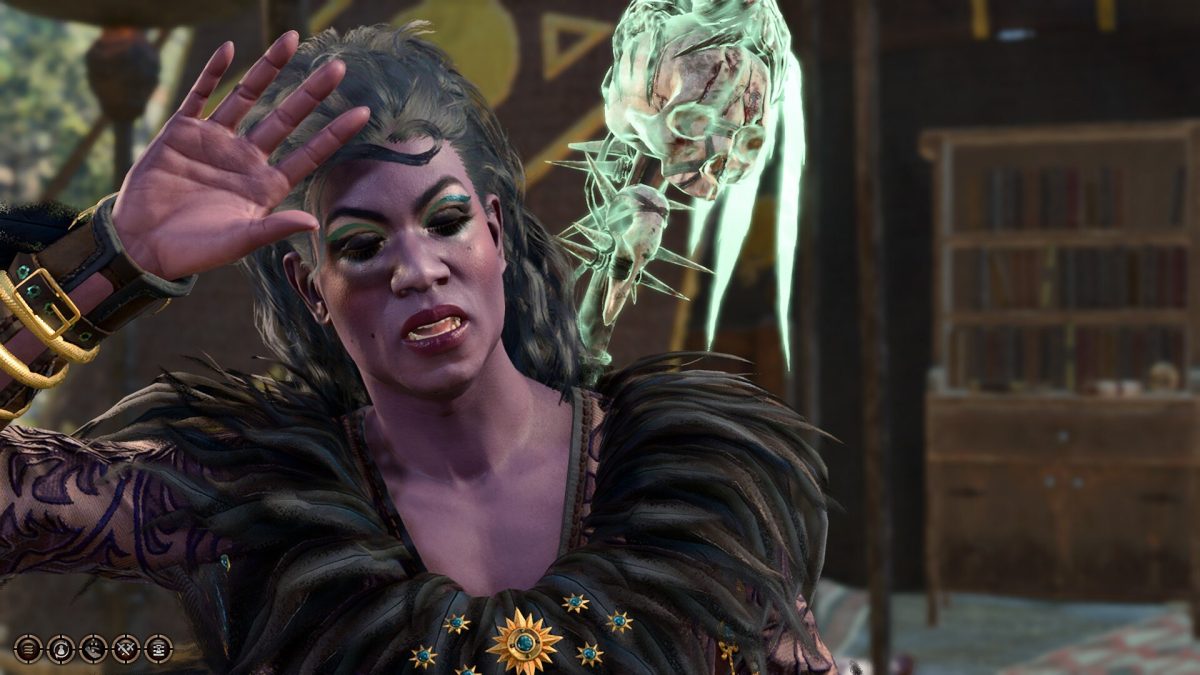Open the stacked-lines menu icon
Image resolution: width=1200 pixels, height=675 pixels.
point(27,648)
